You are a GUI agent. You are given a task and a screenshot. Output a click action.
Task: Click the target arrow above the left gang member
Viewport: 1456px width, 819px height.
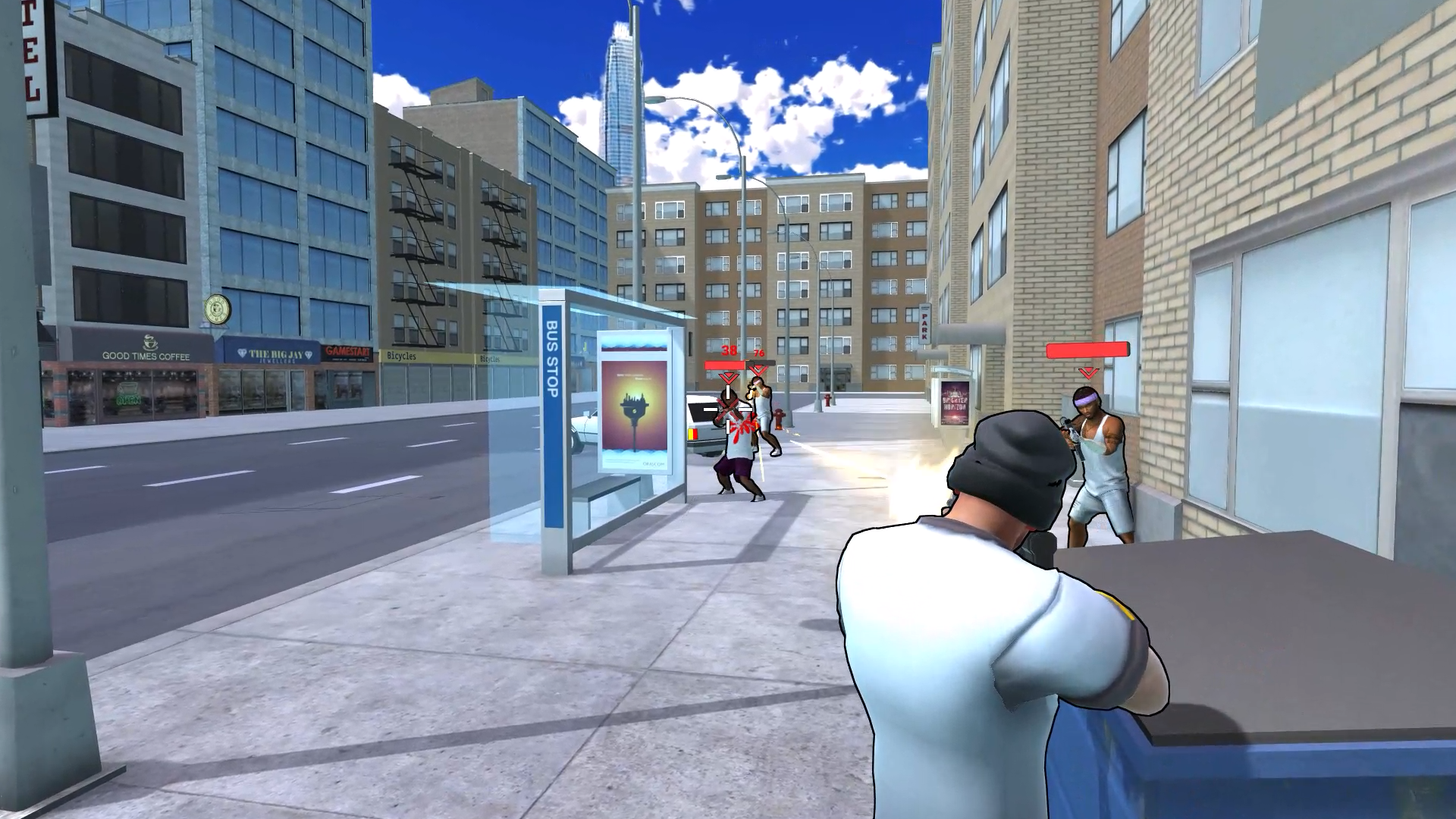pyautogui.click(x=728, y=378)
